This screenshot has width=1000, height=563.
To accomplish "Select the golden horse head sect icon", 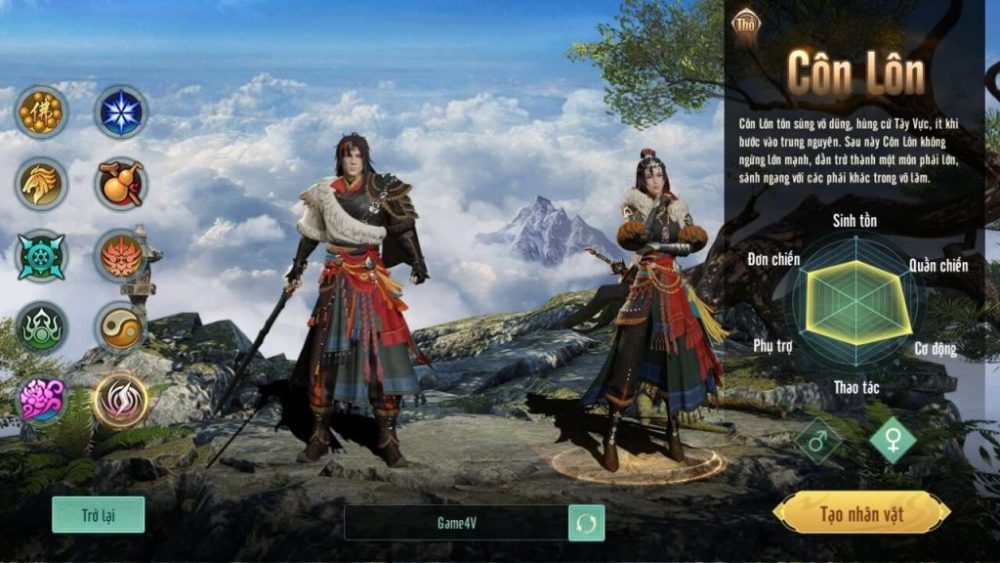I will 41,184.
